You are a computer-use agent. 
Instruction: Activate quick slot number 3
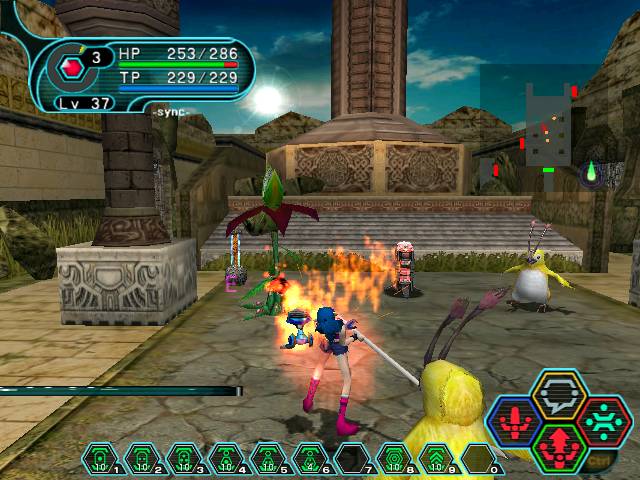point(184,458)
